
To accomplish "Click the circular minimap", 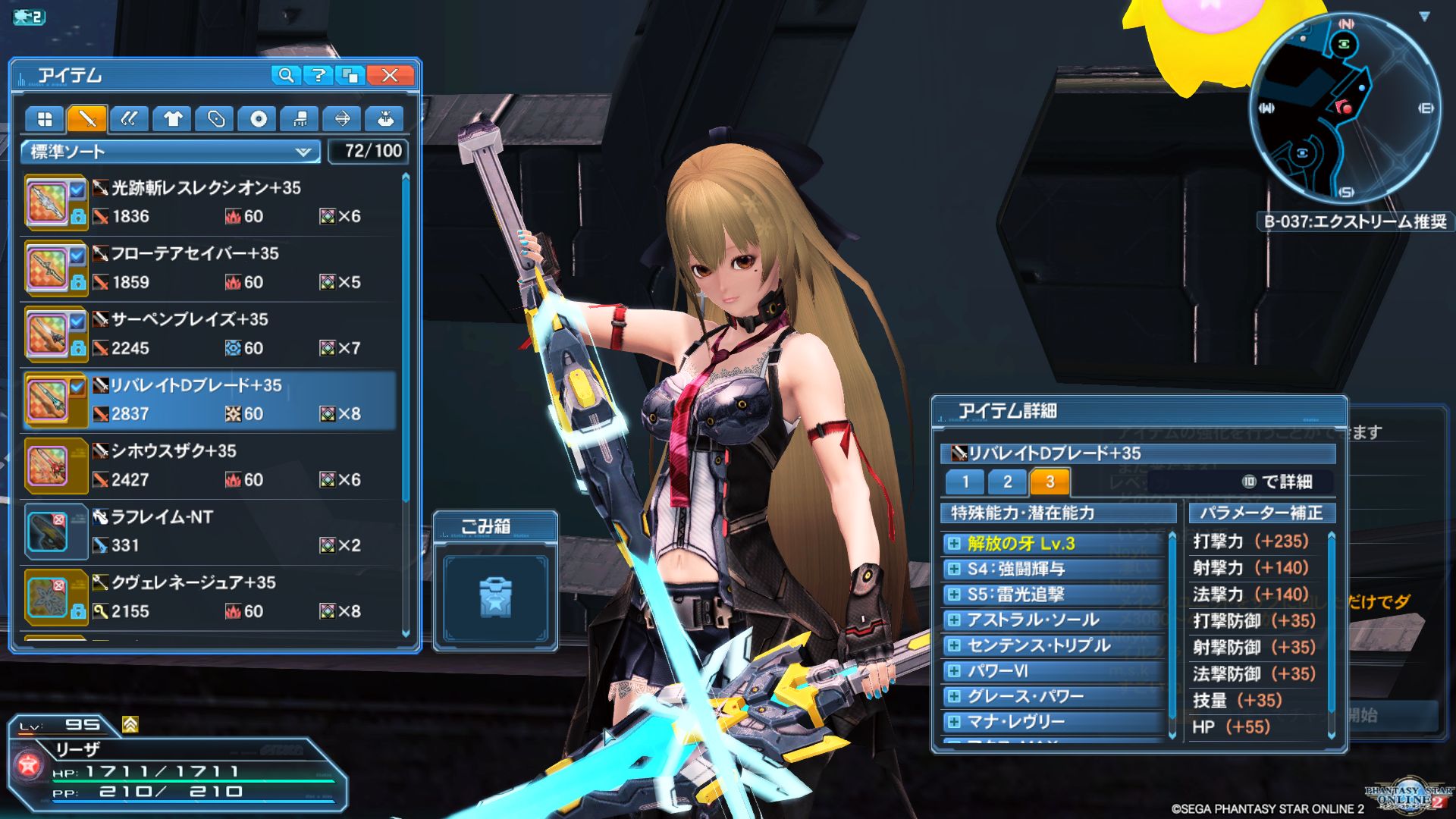I will (1345, 108).
